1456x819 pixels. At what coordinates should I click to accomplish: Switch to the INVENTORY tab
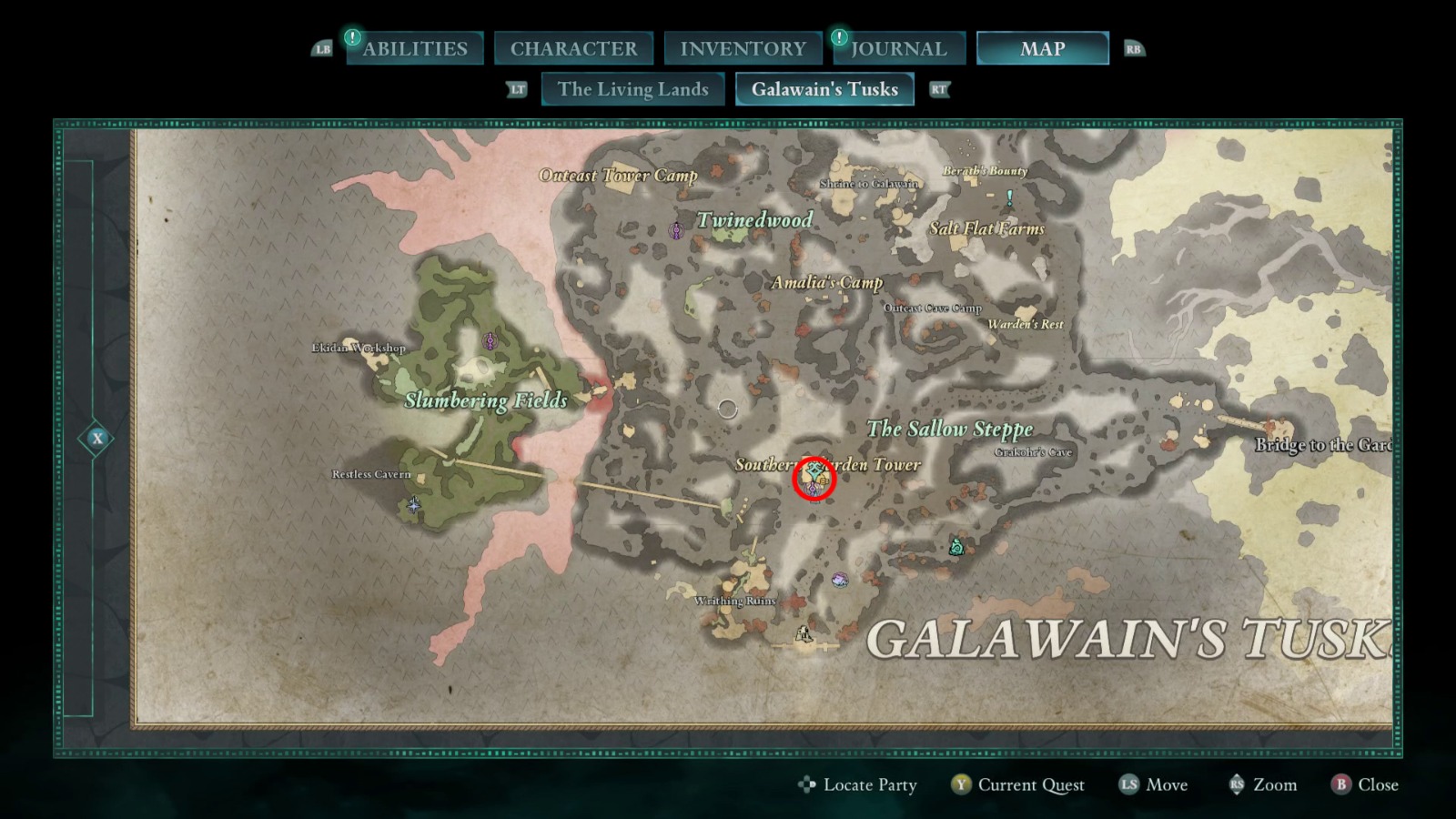(742, 47)
